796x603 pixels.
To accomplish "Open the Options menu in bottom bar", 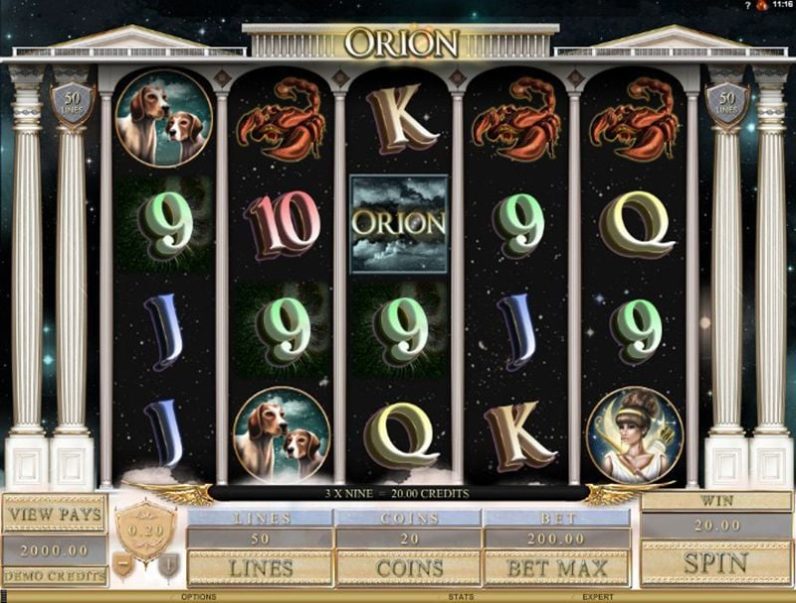I will coord(199,597).
